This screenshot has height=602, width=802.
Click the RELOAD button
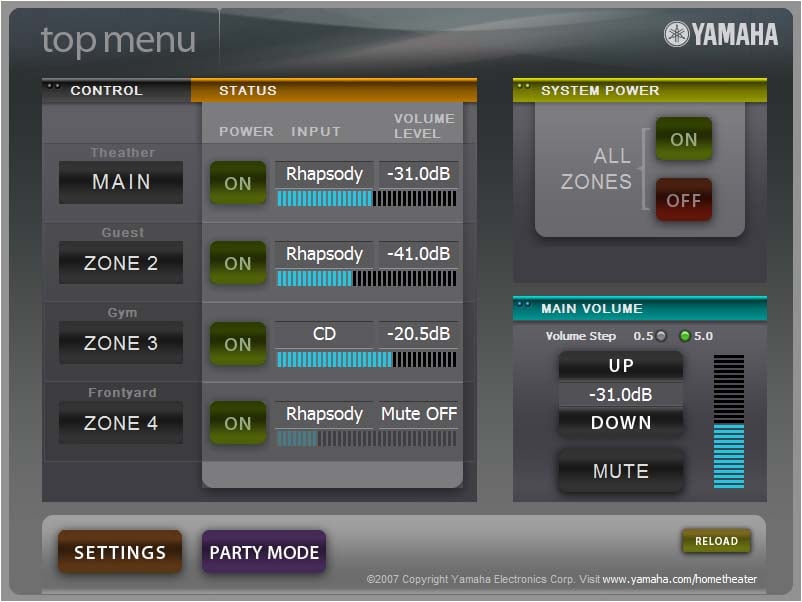click(x=716, y=541)
